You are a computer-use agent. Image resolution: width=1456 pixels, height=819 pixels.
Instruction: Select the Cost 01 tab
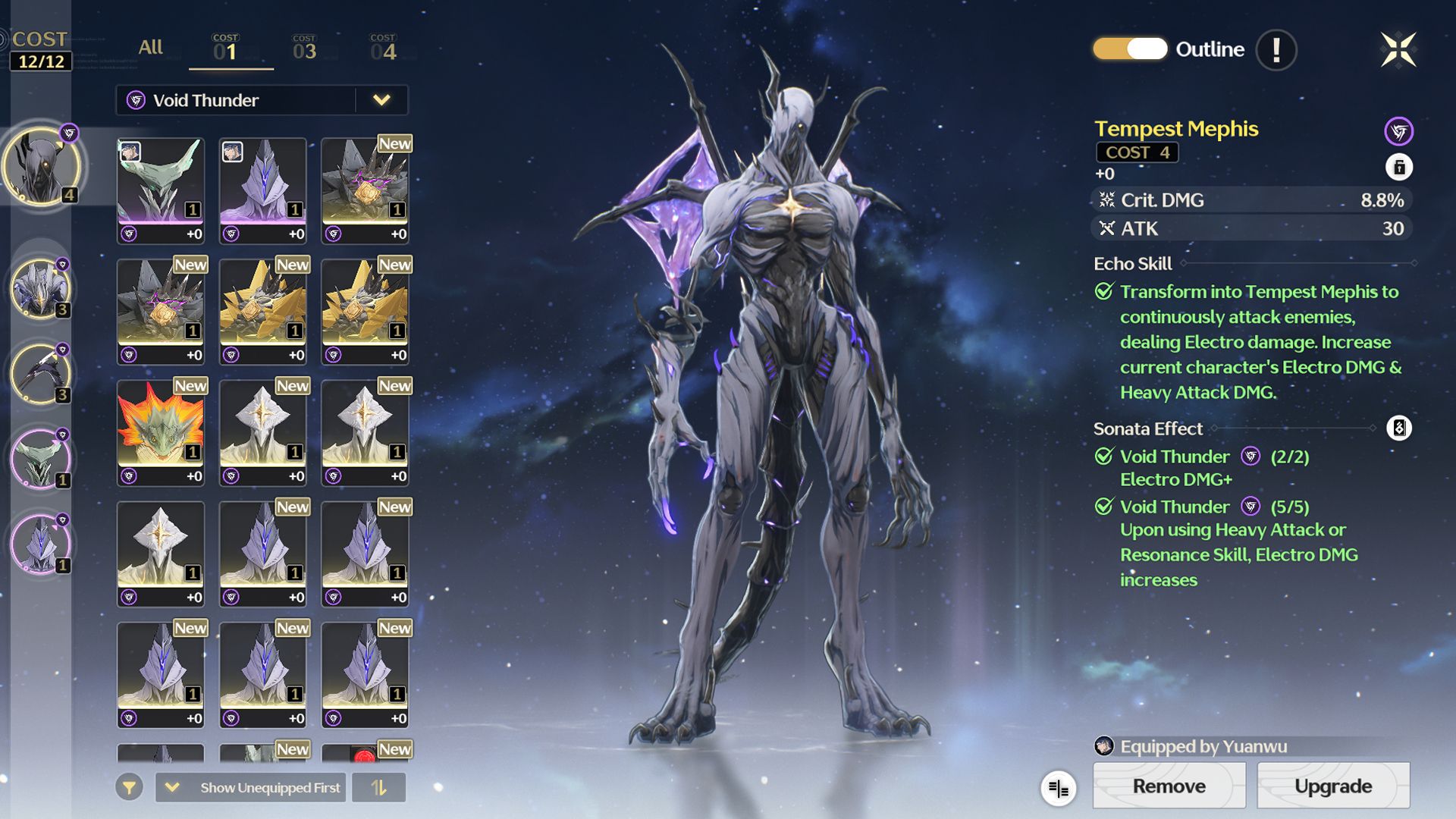[226, 49]
